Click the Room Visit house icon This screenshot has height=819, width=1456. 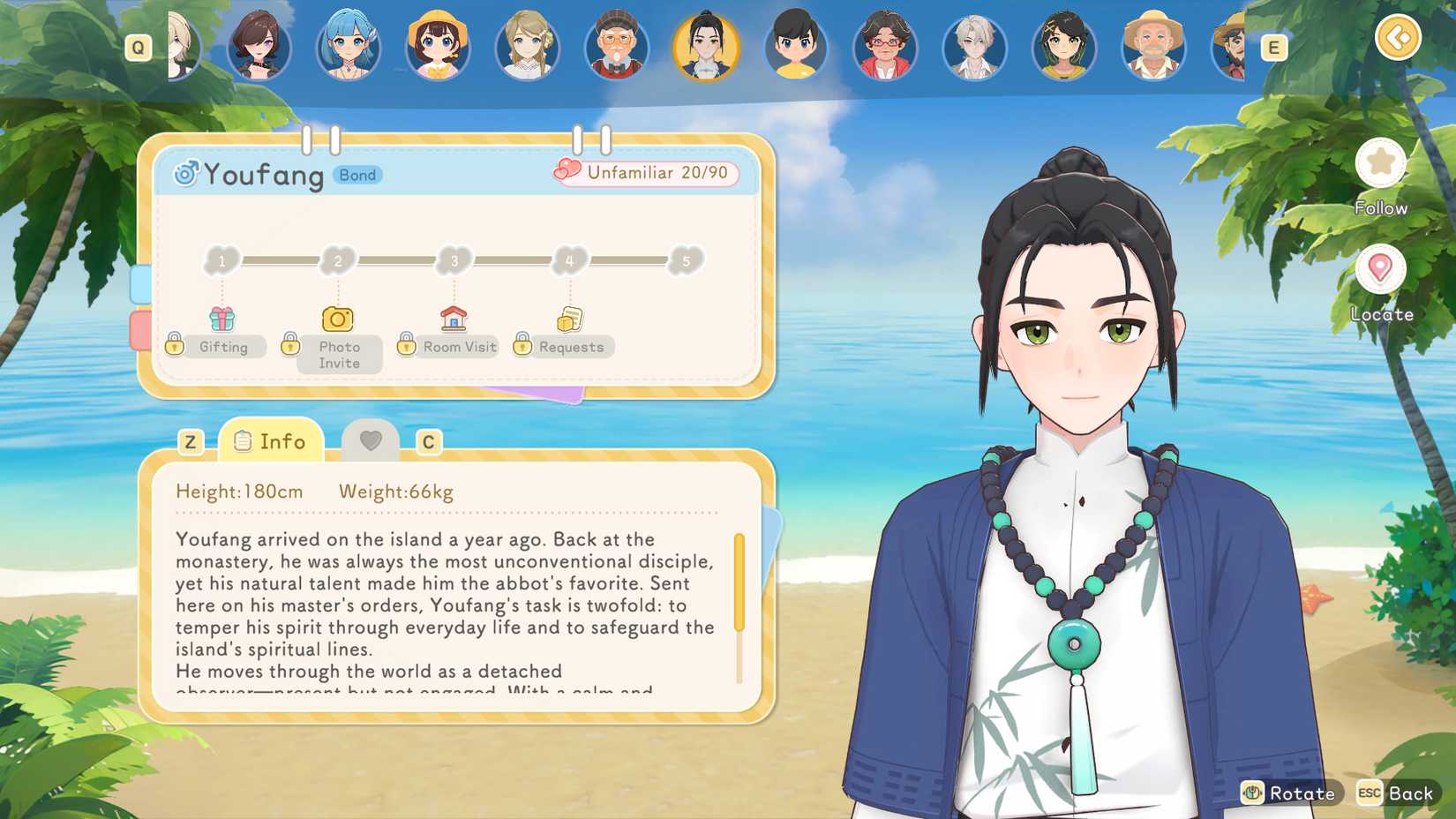pos(453,318)
